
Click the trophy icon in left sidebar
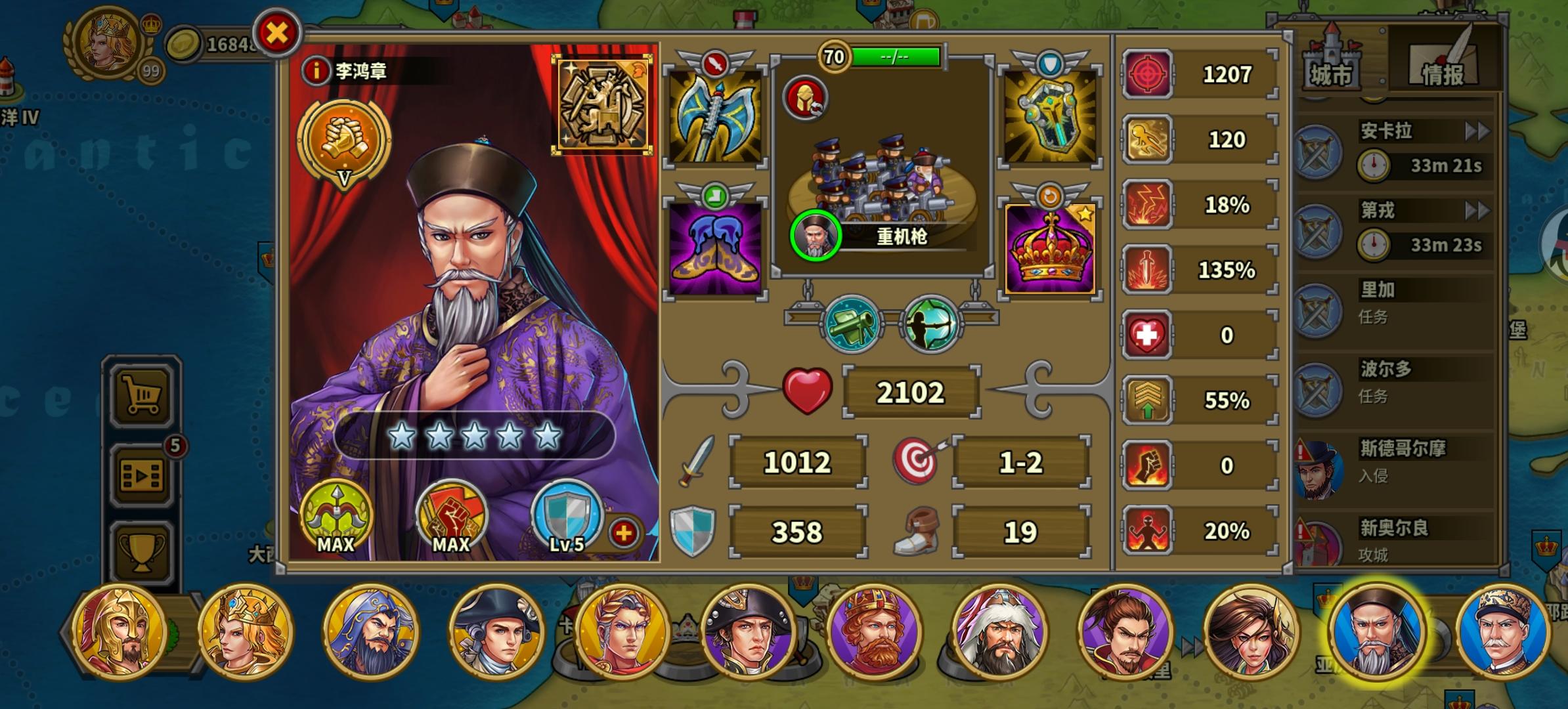142,551
